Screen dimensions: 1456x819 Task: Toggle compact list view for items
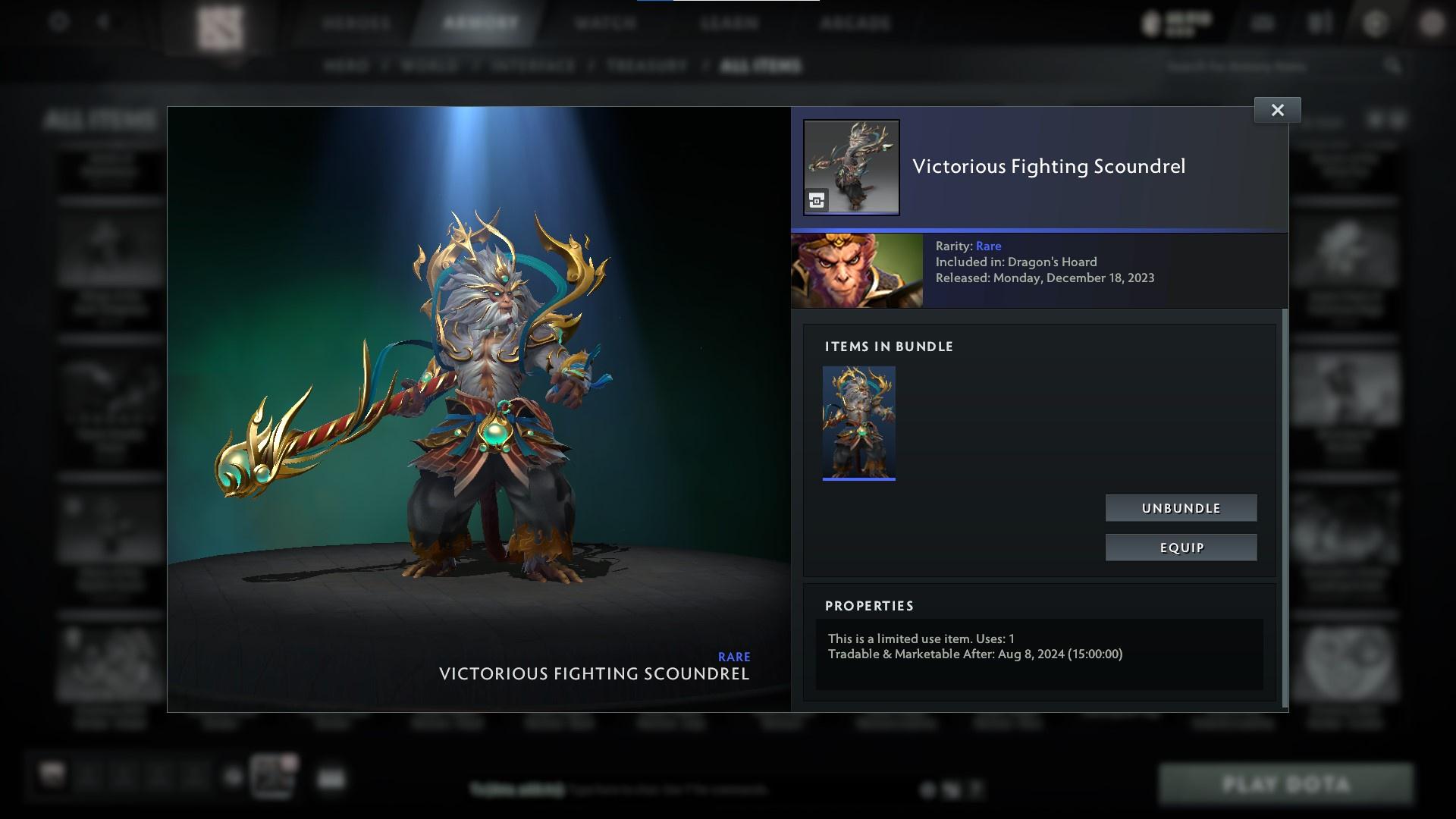(x=1400, y=119)
